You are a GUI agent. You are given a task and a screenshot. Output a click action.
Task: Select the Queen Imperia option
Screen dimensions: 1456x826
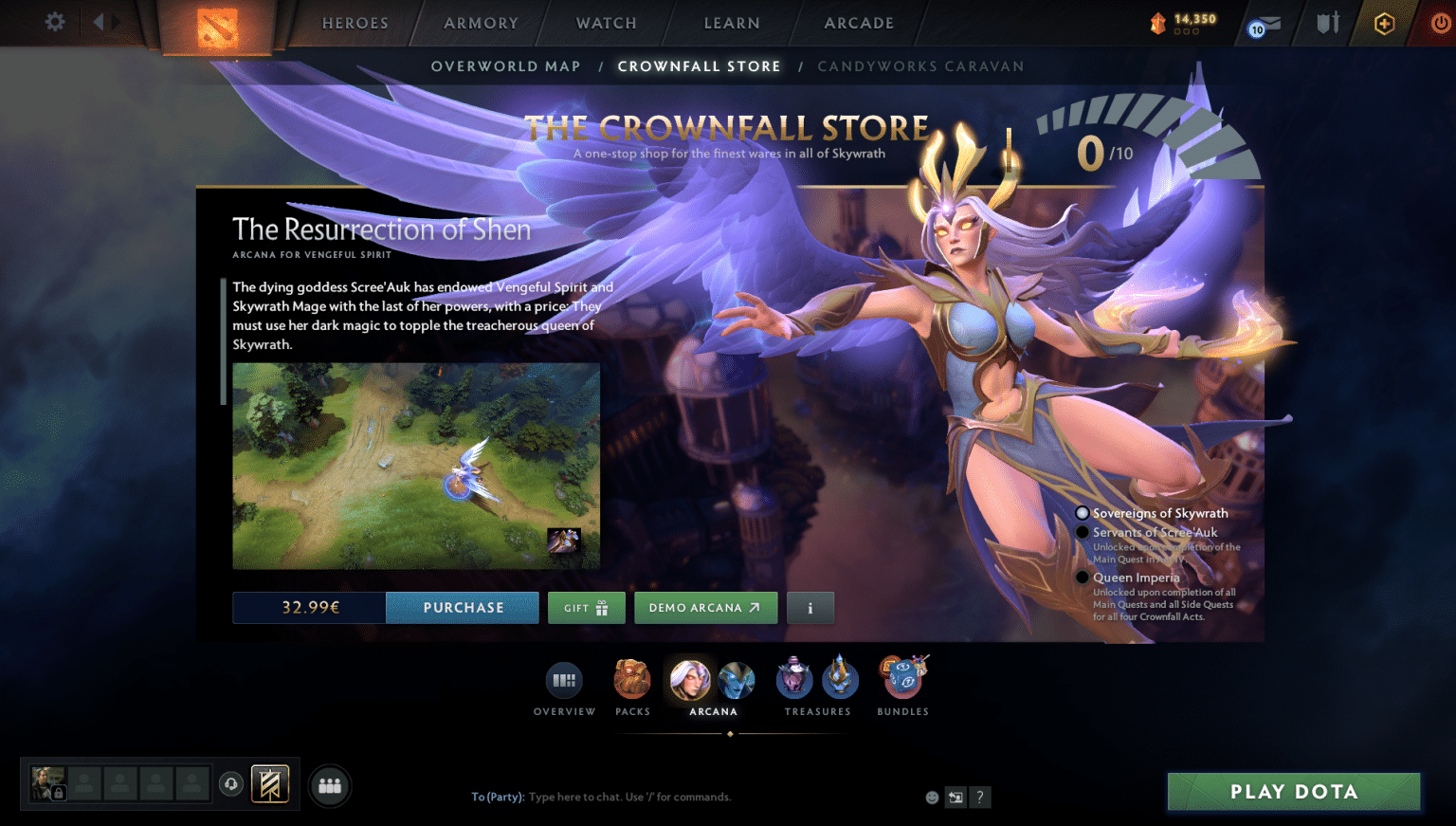tap(1083, 578)
